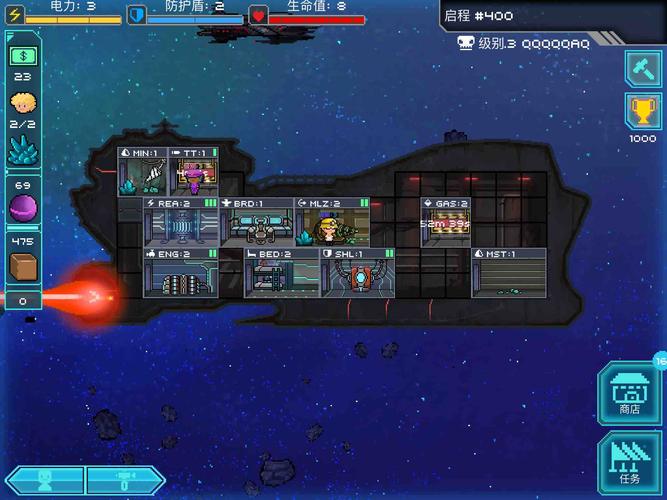Image resolution: width=667 pixels, height=500 pixels.
Task: Select the MST:1 mineral storage room
Action: [x=509, y=274]
